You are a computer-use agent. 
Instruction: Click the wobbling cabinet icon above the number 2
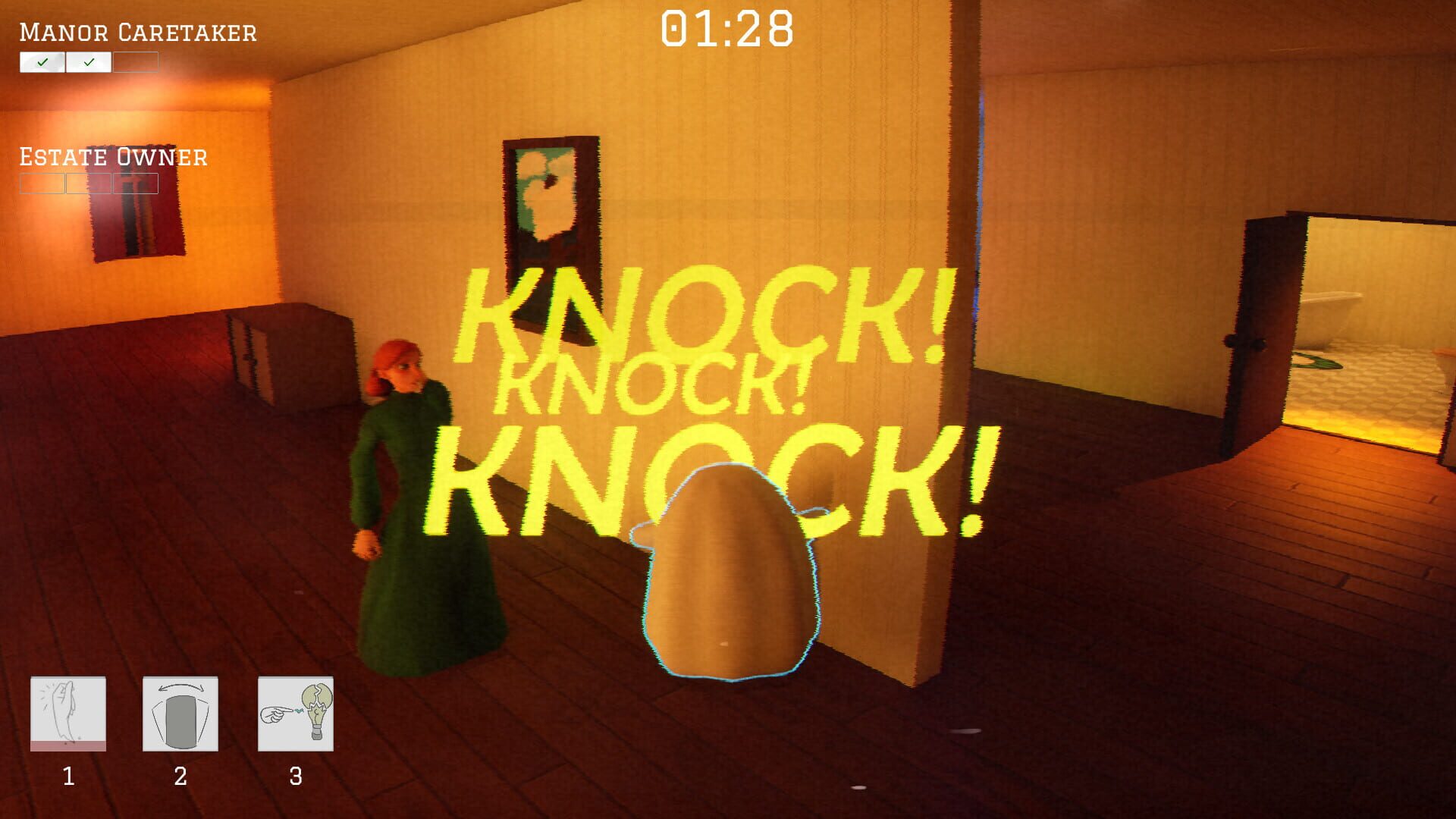click(x=180, y=713)
